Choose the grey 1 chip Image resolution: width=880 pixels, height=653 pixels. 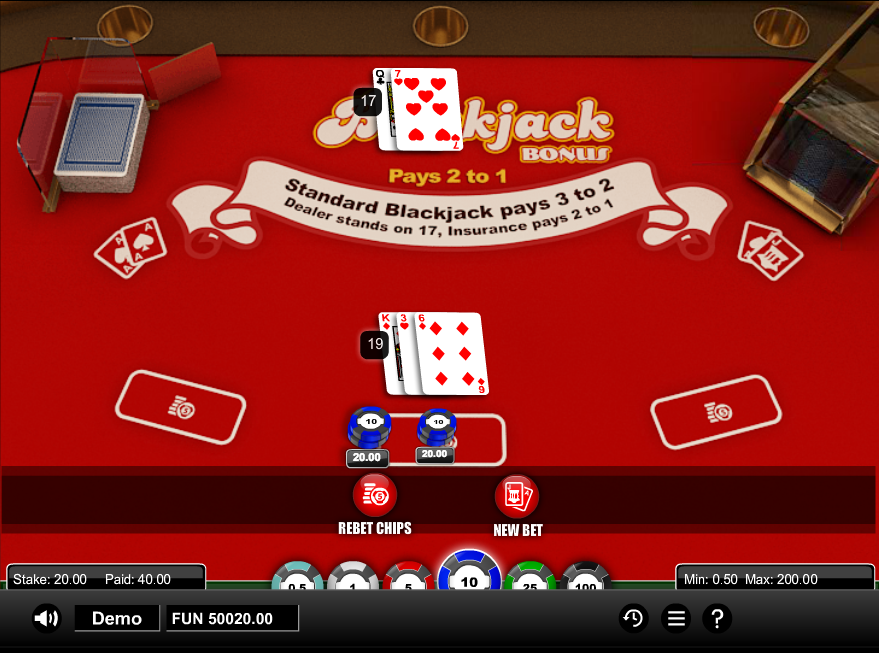click(354, 580)
